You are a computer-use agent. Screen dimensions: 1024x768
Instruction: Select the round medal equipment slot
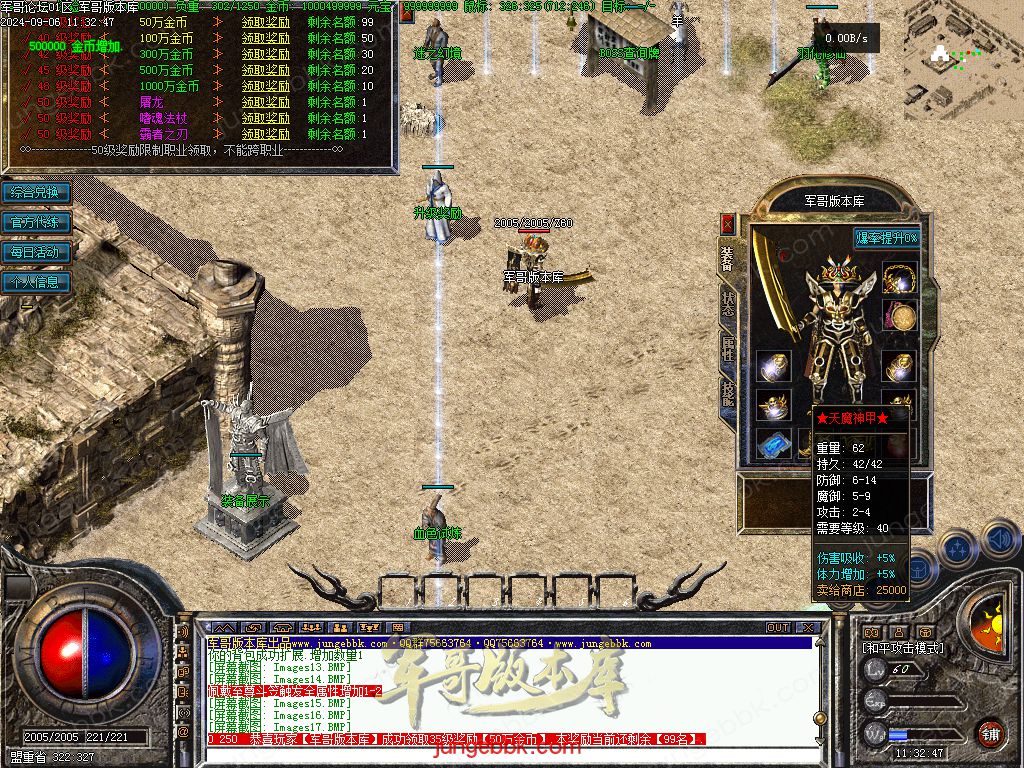pyautogui.click(x=902, y=317)
